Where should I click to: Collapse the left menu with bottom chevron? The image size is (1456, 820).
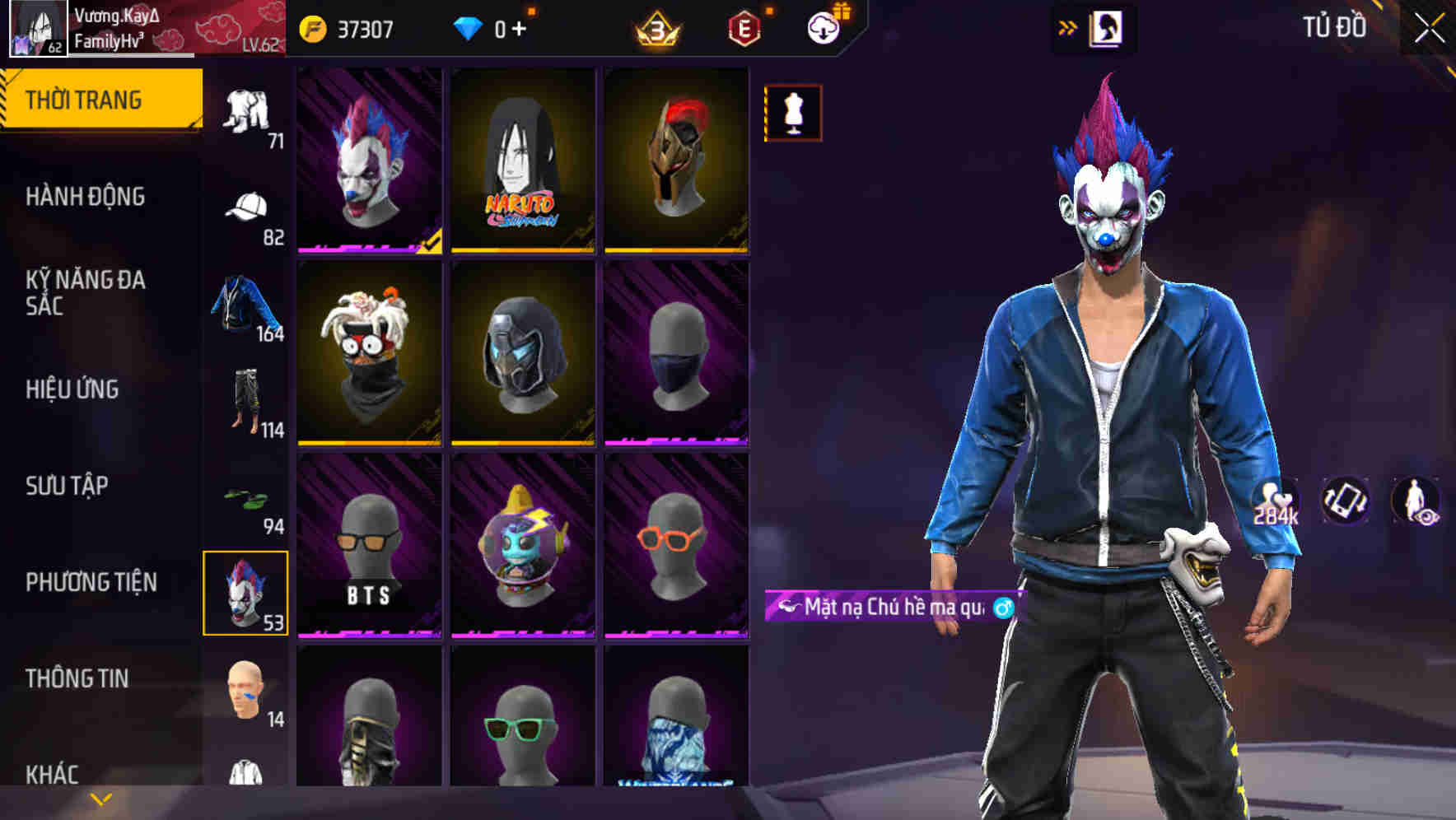point(99,799)
